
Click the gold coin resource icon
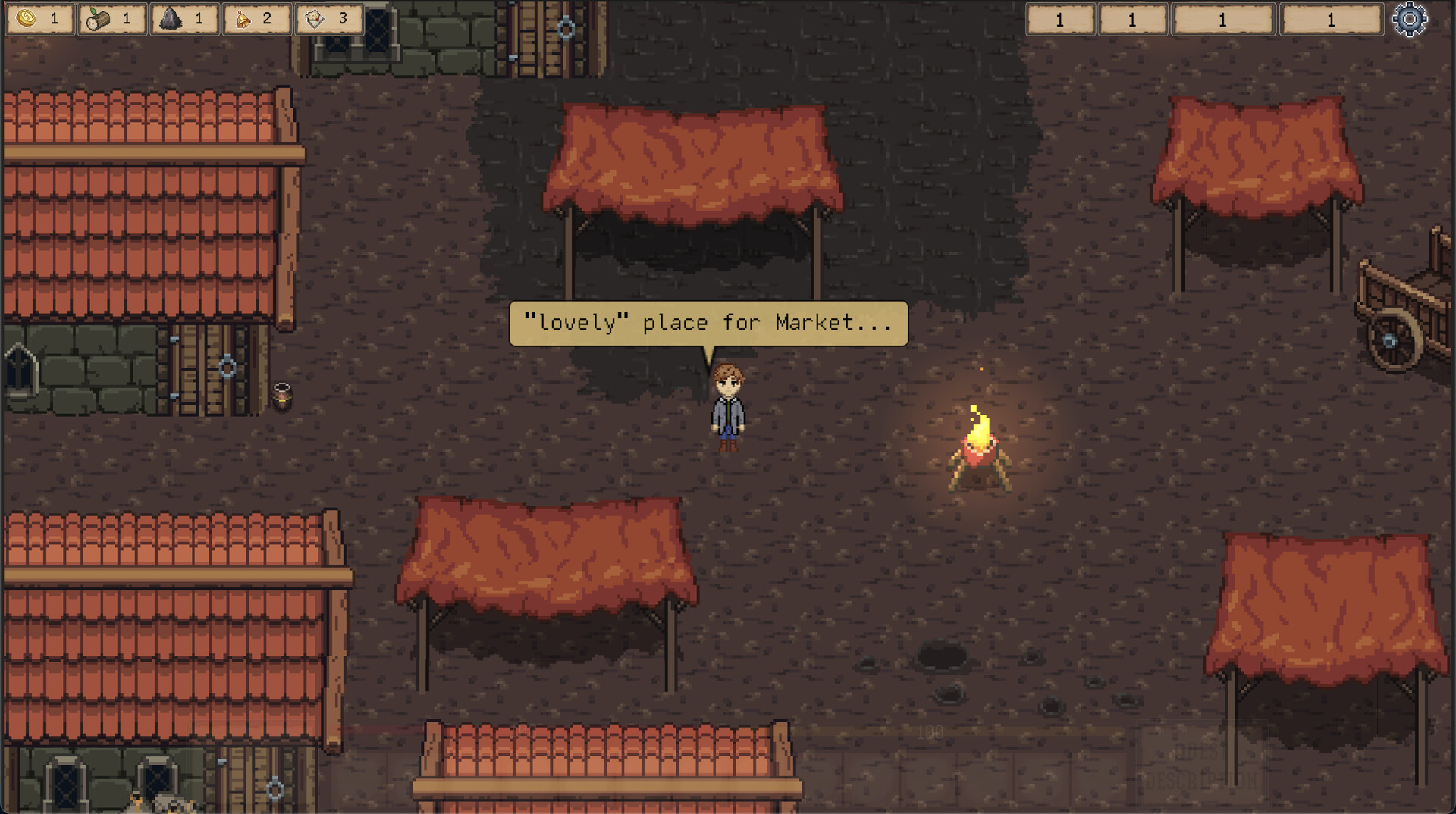tap(26, 19)
